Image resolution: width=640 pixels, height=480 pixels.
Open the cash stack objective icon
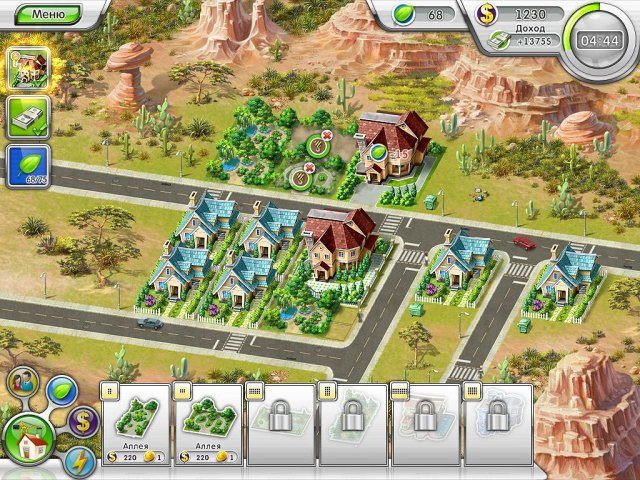coord(27,117)
